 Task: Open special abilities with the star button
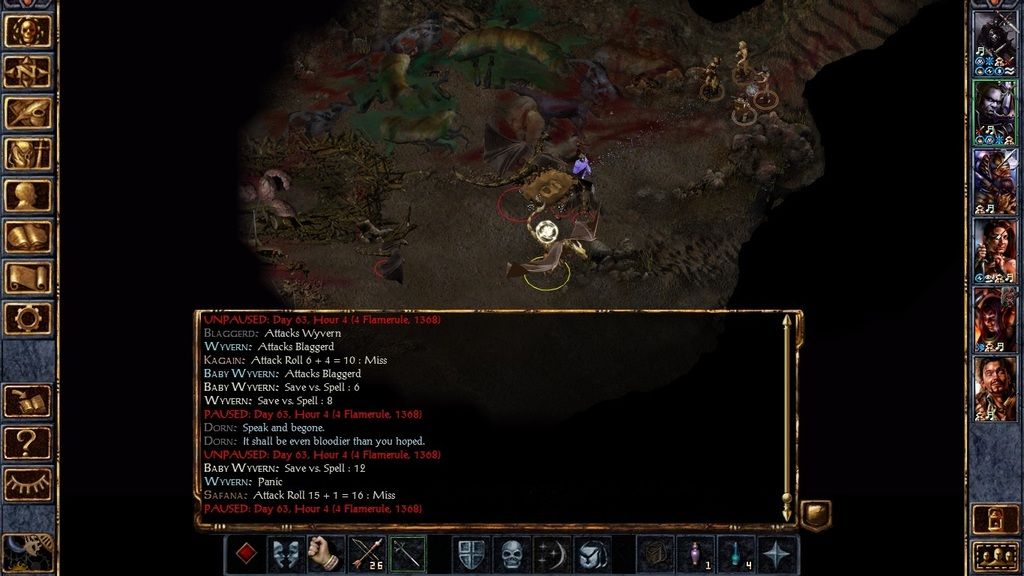[x=778, y=554]
